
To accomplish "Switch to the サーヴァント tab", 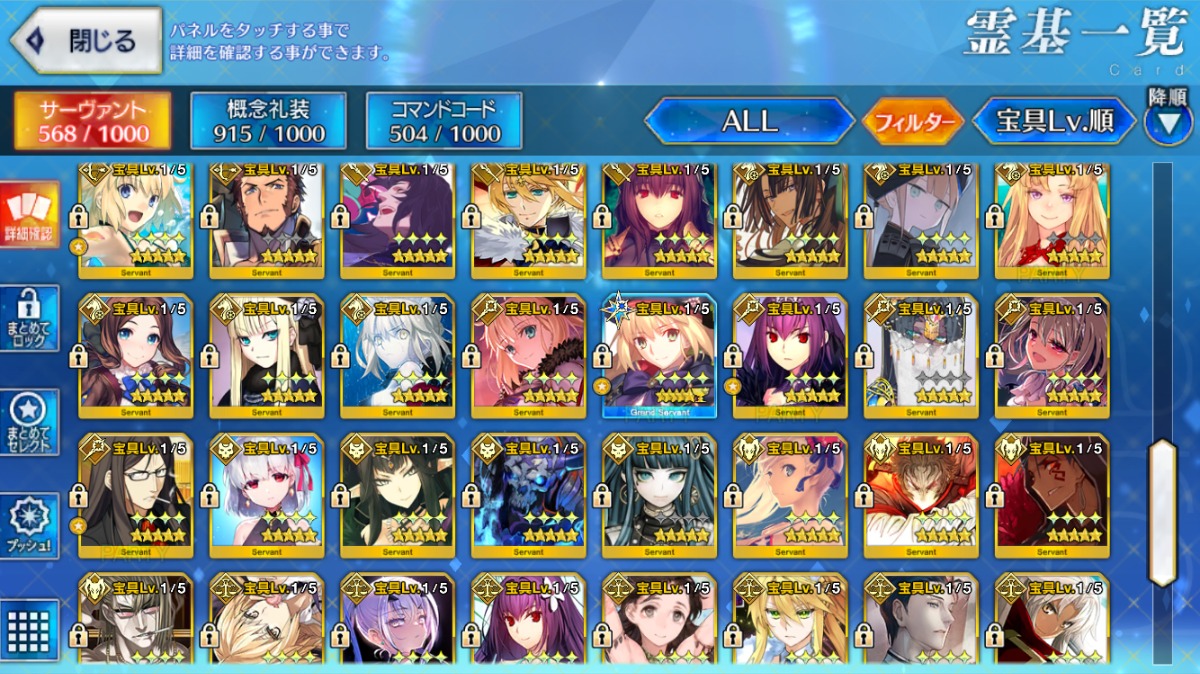I will coord(92,121).
